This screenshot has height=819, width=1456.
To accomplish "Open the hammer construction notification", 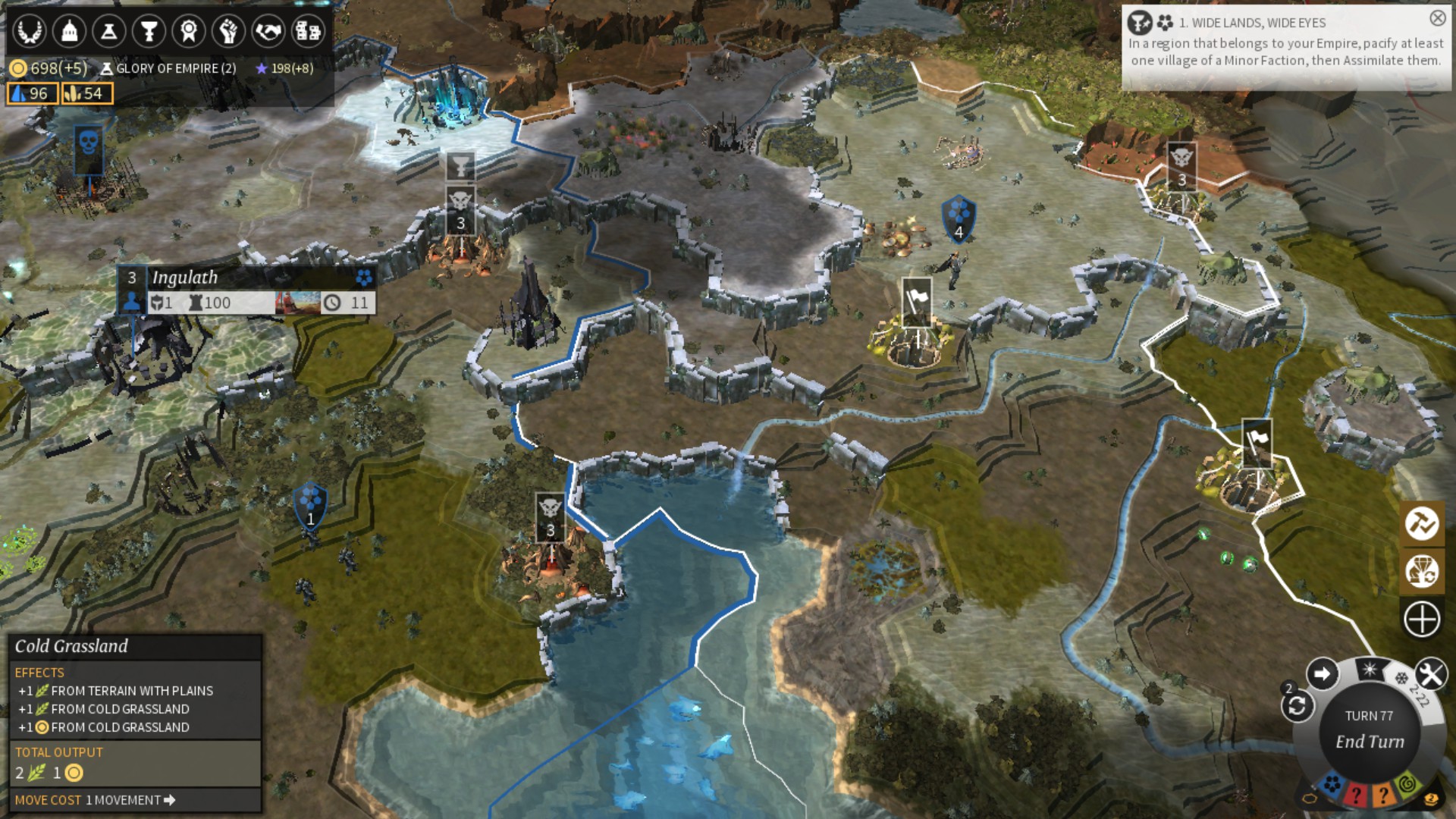I will click(1422, 523).
